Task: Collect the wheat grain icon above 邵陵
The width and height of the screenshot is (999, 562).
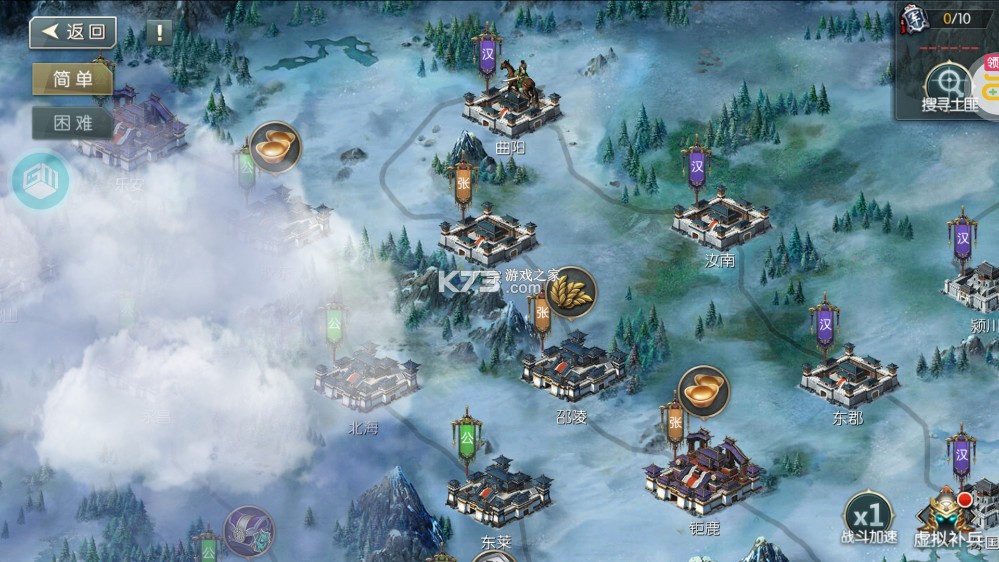Action: (x=572, y=291)
